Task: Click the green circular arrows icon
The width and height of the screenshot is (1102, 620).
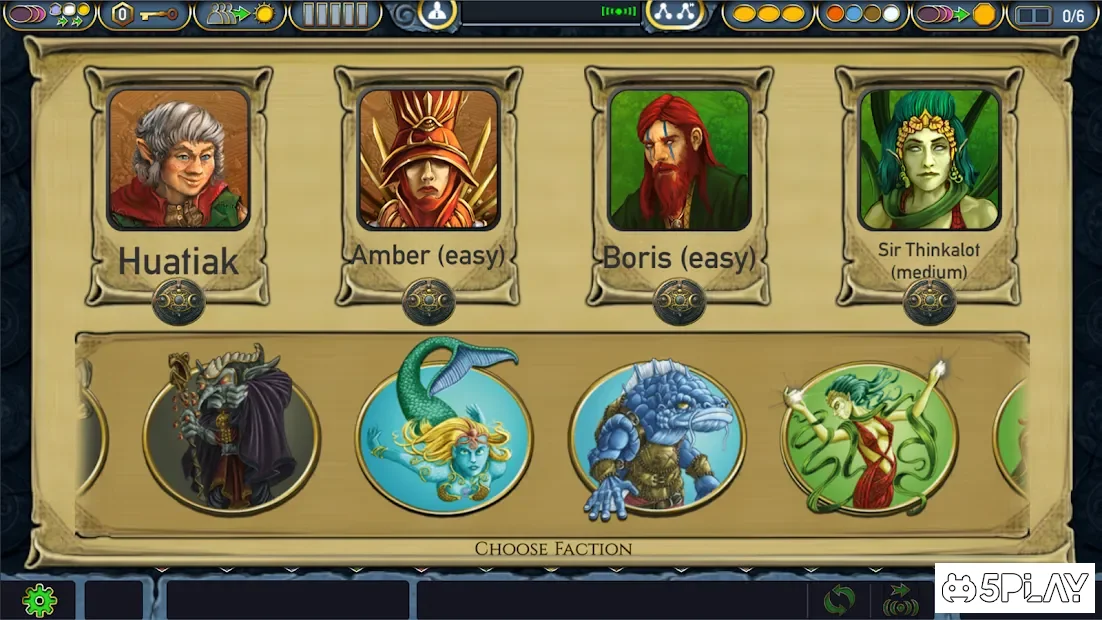Action: 839,600
